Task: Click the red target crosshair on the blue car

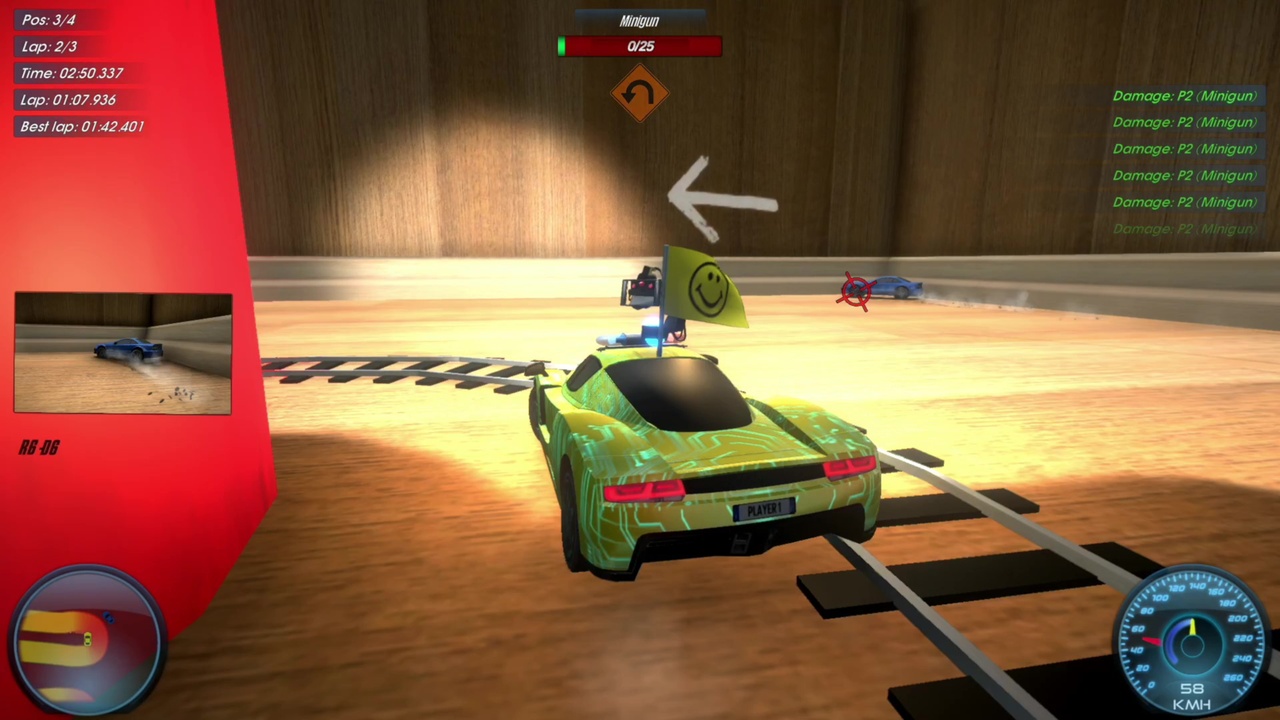Action: pyautogui.click(x=855, y=290)
